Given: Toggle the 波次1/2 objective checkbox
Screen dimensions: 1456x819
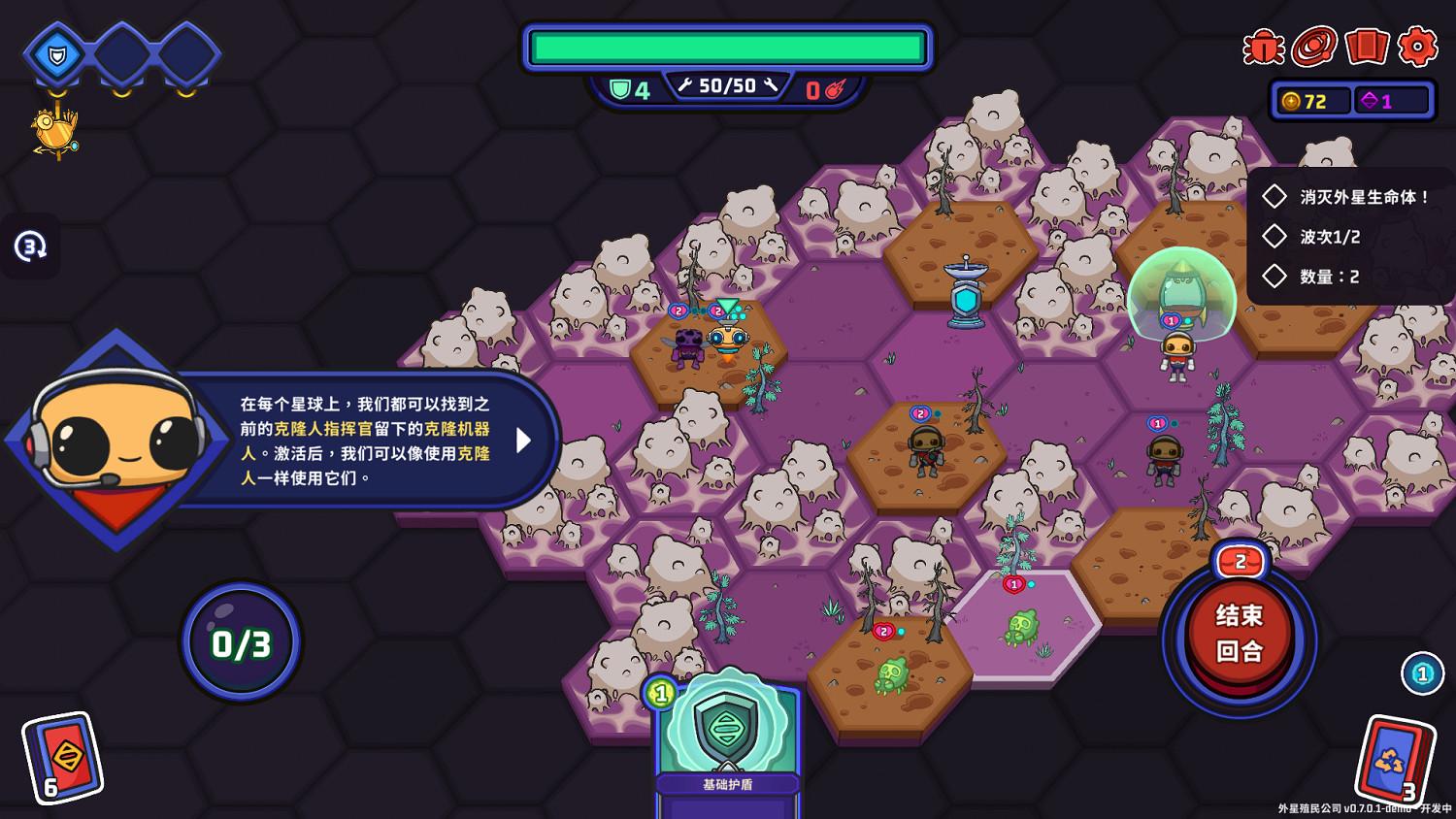Looking at the screenshot, I should pos(1274,236).
